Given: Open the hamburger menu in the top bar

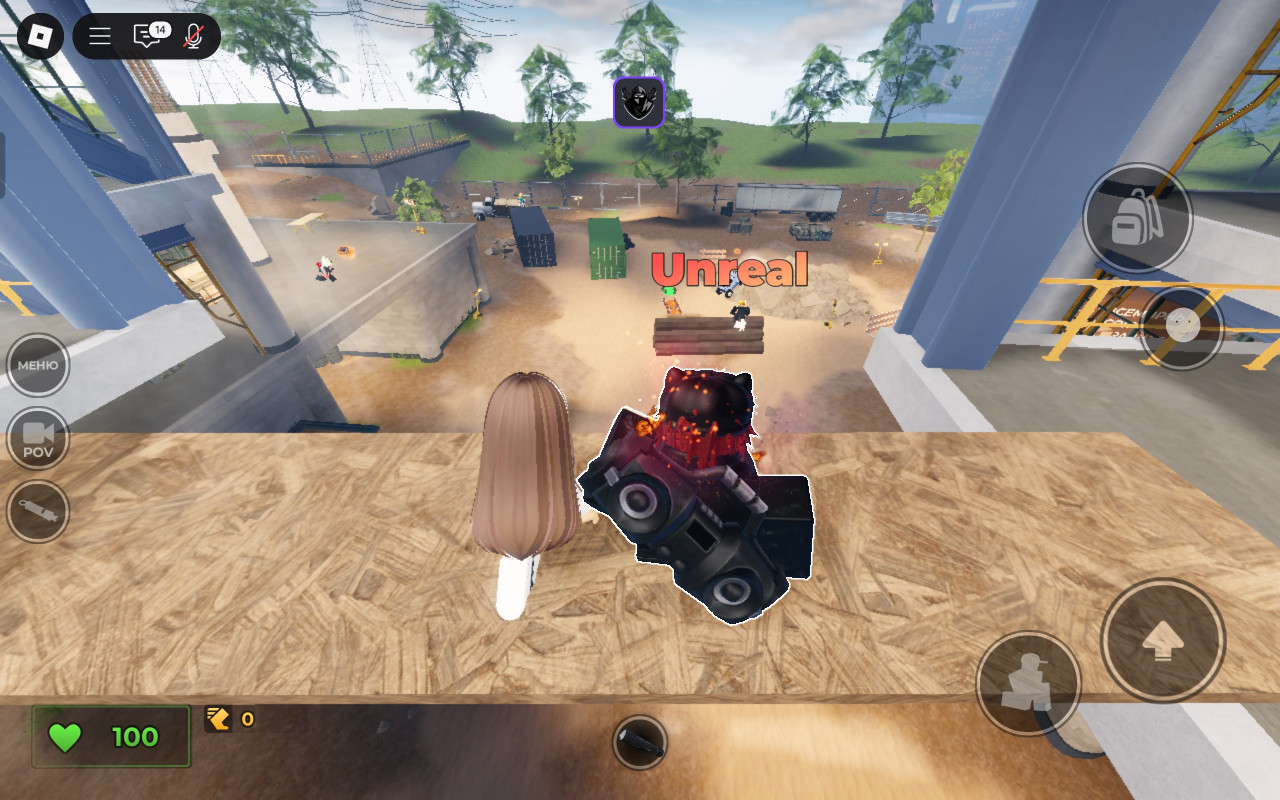Looking at the screenshot, I should click(x=100, y=37).
